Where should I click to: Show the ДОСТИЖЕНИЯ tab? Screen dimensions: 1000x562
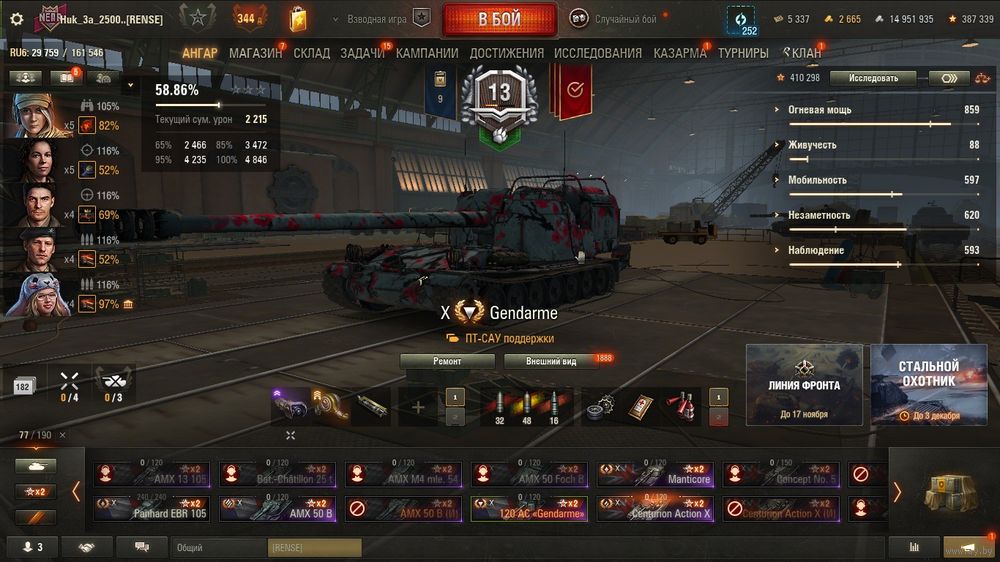[x=506, y=53]
